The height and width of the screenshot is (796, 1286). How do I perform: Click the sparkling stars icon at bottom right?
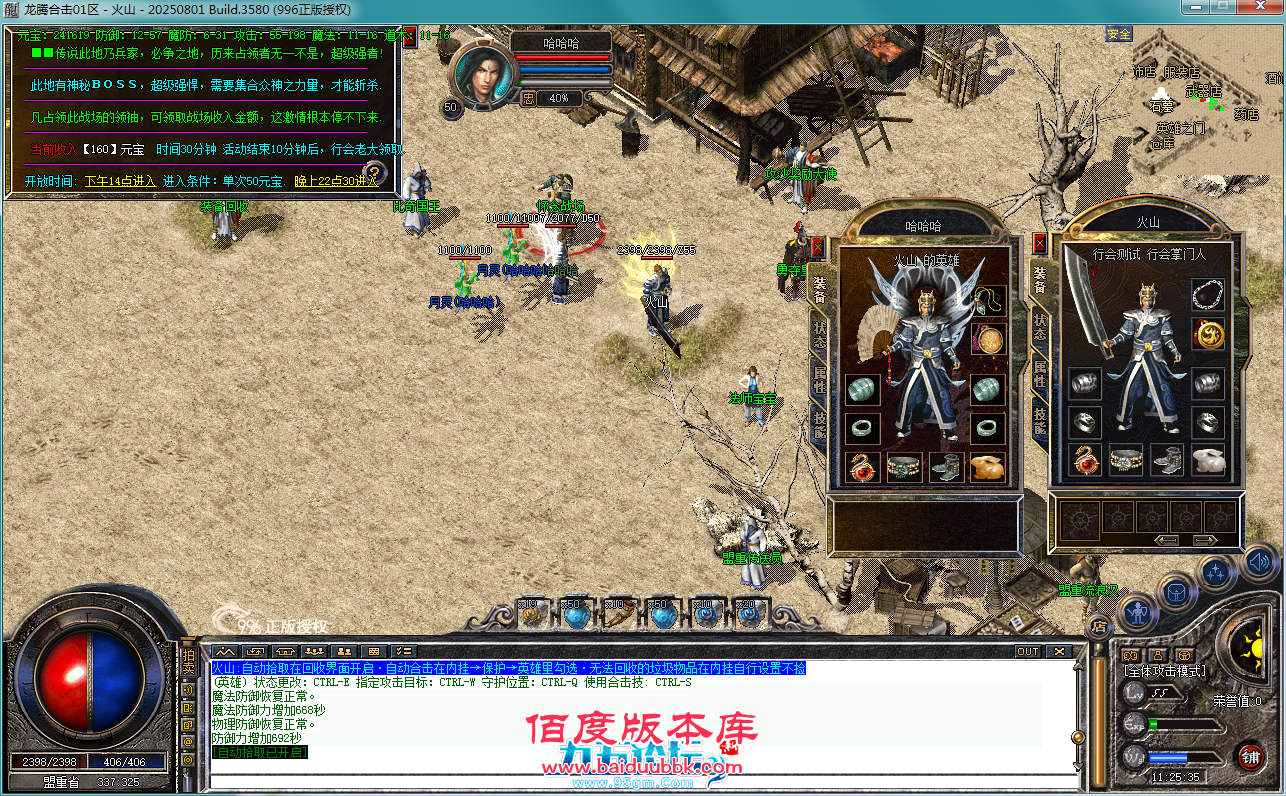[x=1215, y=572]
